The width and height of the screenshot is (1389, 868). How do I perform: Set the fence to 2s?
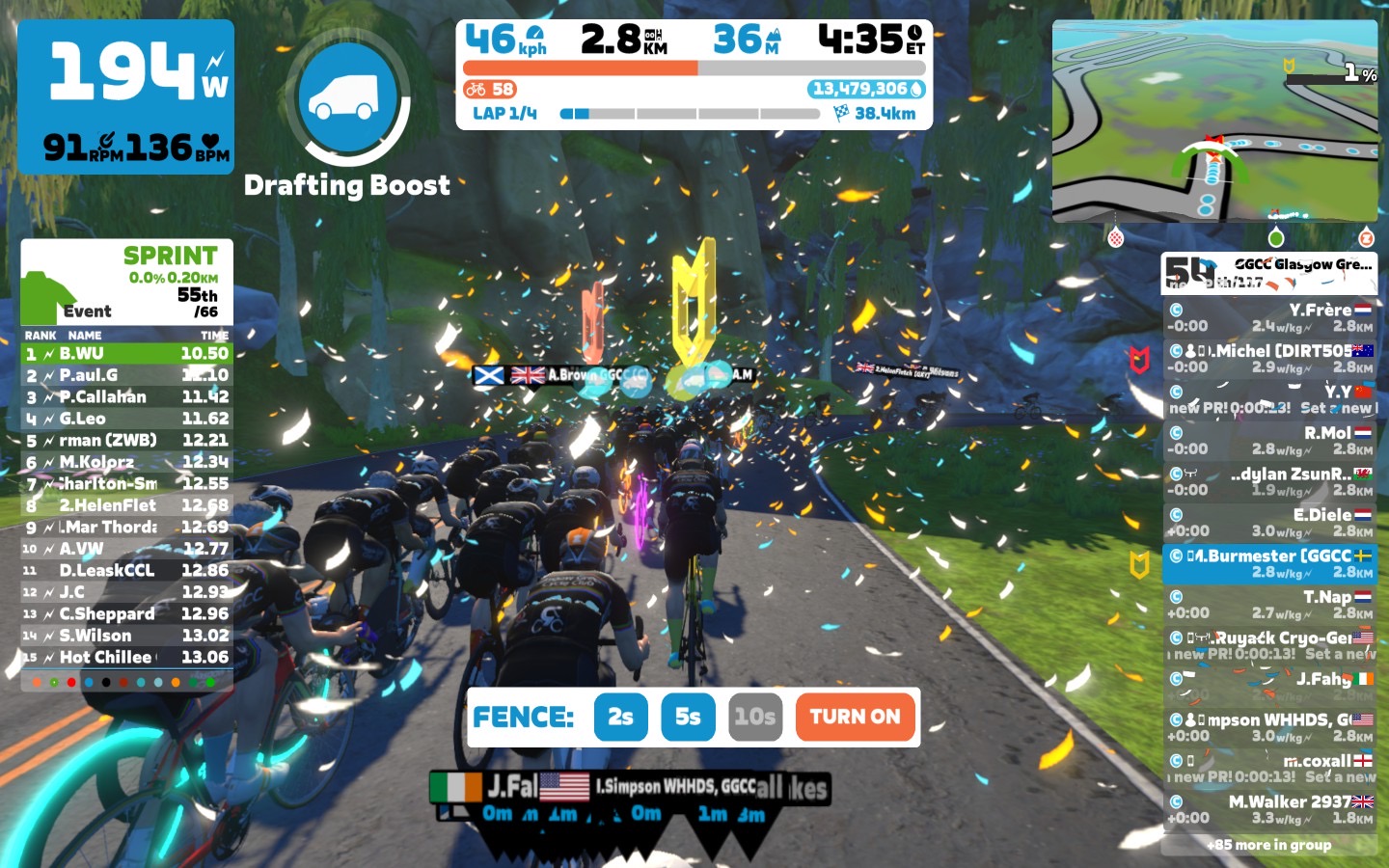click(x=620, y=717)
